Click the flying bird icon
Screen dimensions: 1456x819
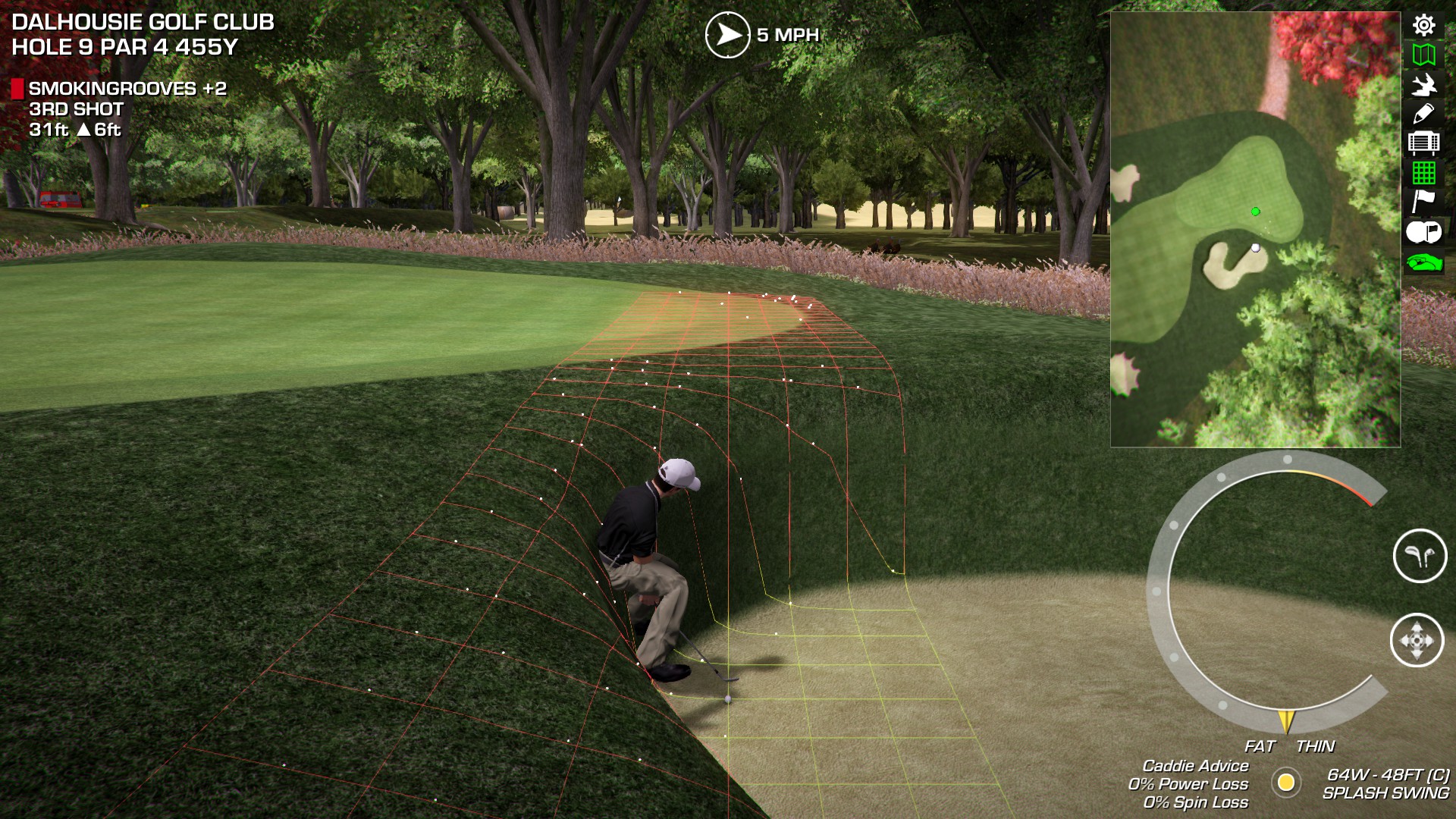coord(1423,84)
